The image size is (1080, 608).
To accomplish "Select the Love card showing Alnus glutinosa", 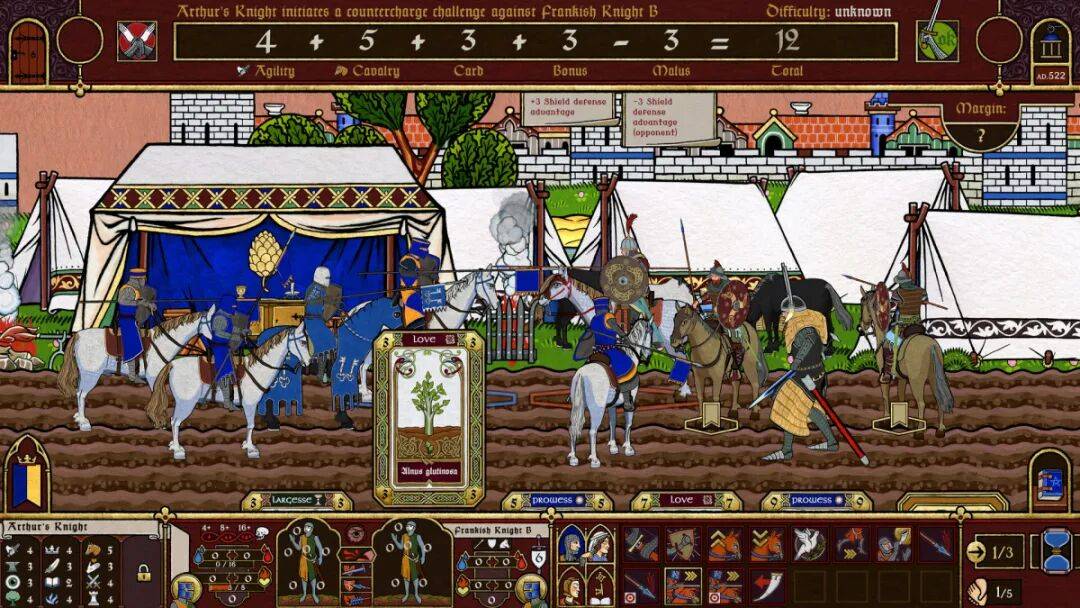I will [x=428, y=418].
